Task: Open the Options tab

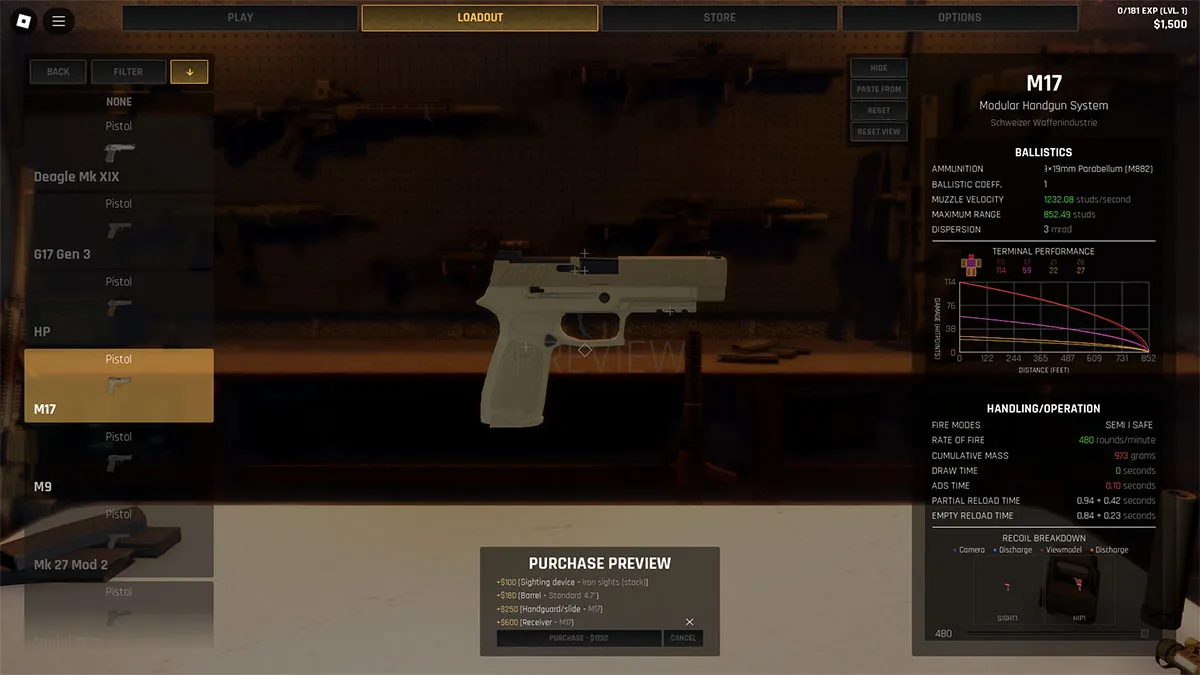Action: (x=959, y=18)
